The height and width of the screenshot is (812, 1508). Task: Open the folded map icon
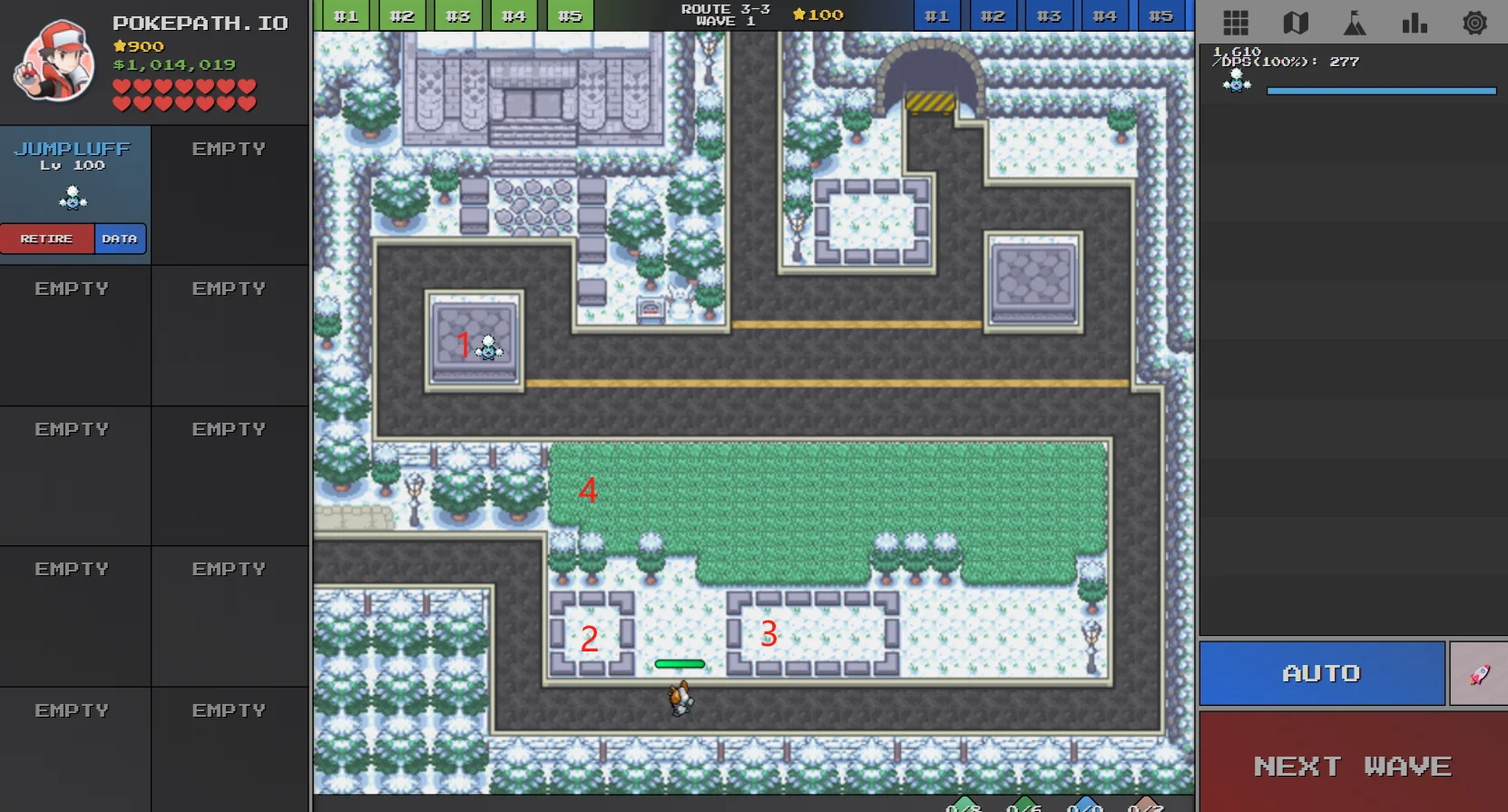pos(1296,23)
